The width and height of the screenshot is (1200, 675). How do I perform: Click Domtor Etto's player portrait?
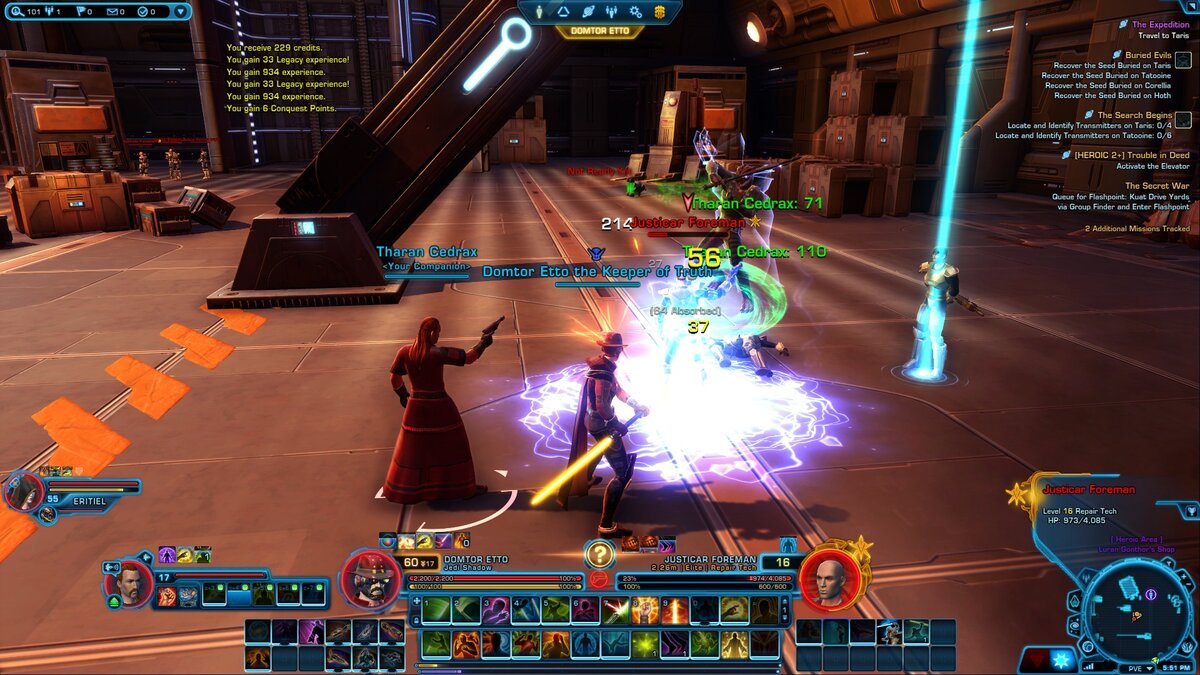click(x=372, y=578)
